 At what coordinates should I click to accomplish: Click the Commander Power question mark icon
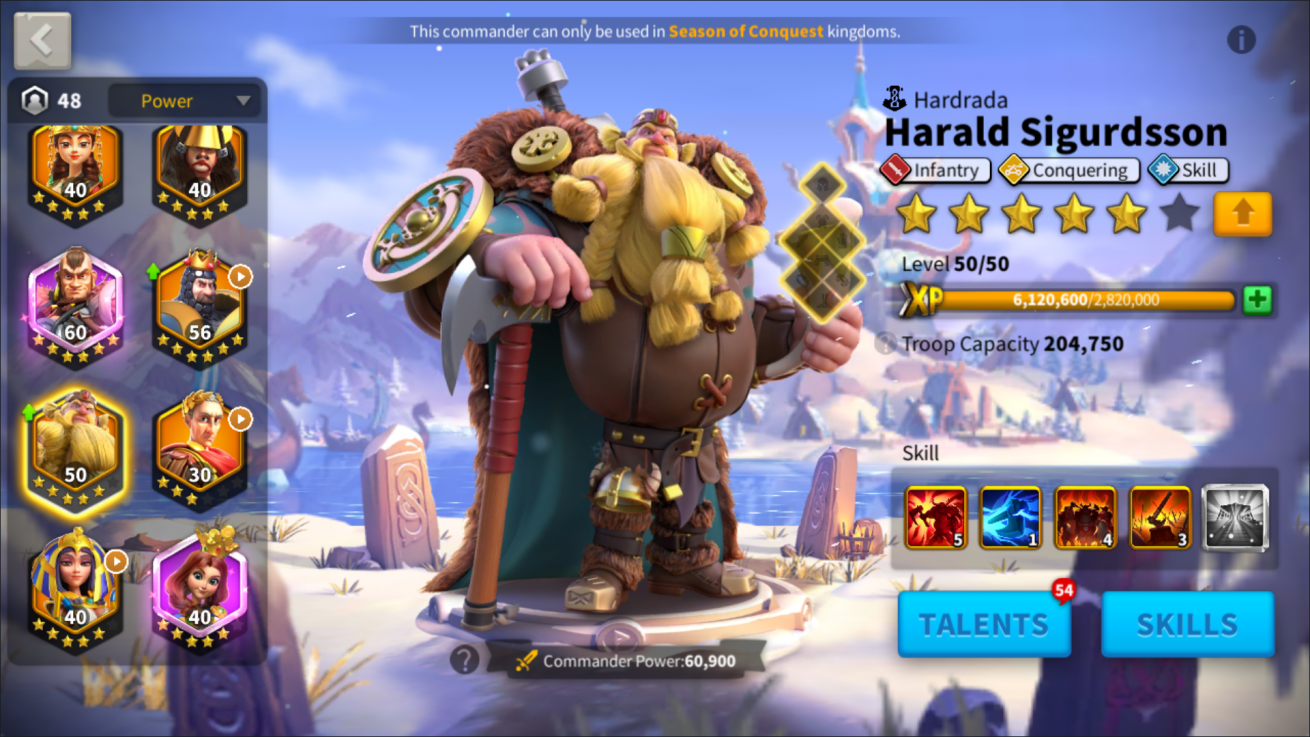click(464, 659)
